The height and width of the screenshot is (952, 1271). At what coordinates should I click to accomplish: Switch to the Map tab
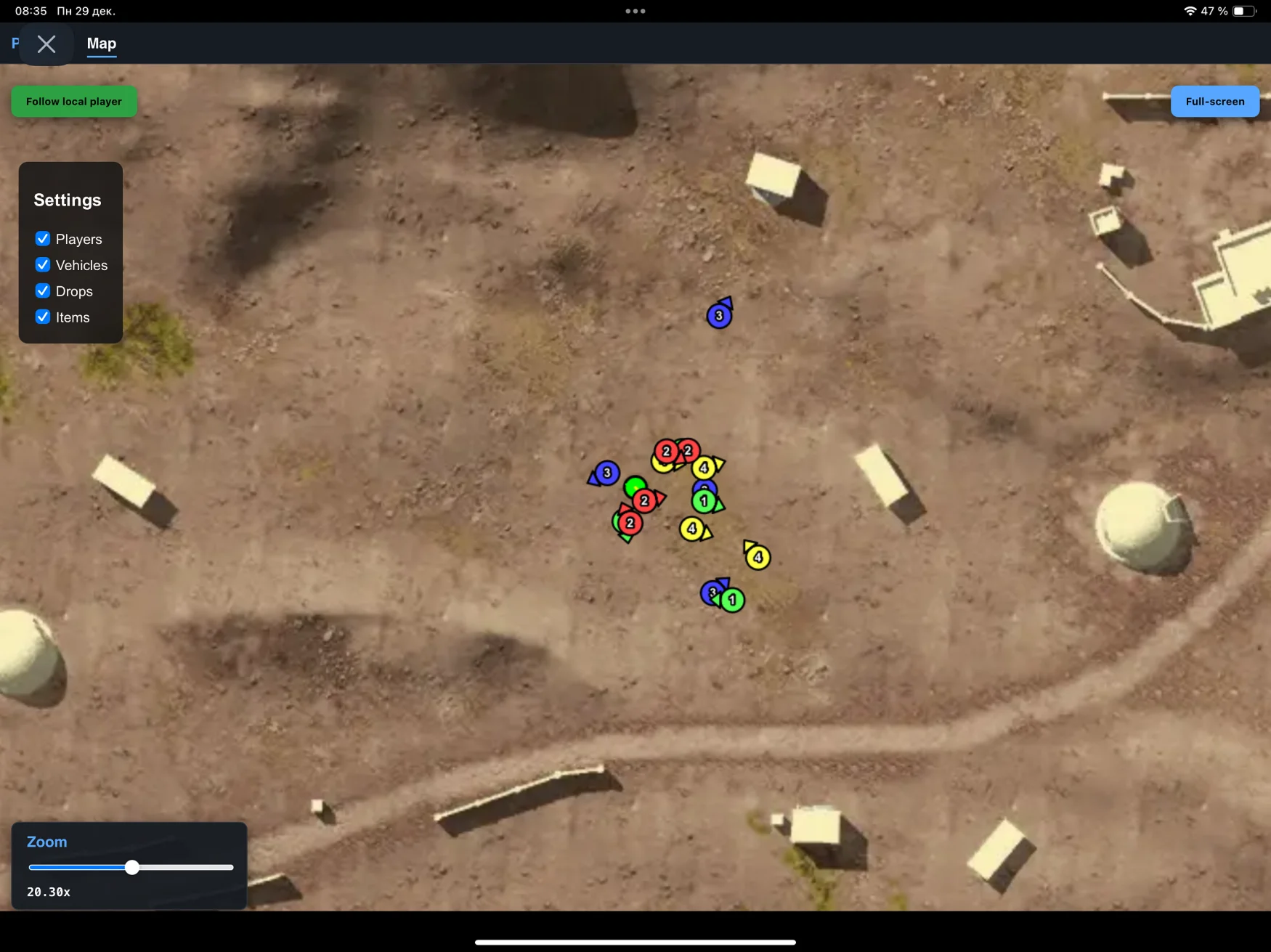point(101,44)
